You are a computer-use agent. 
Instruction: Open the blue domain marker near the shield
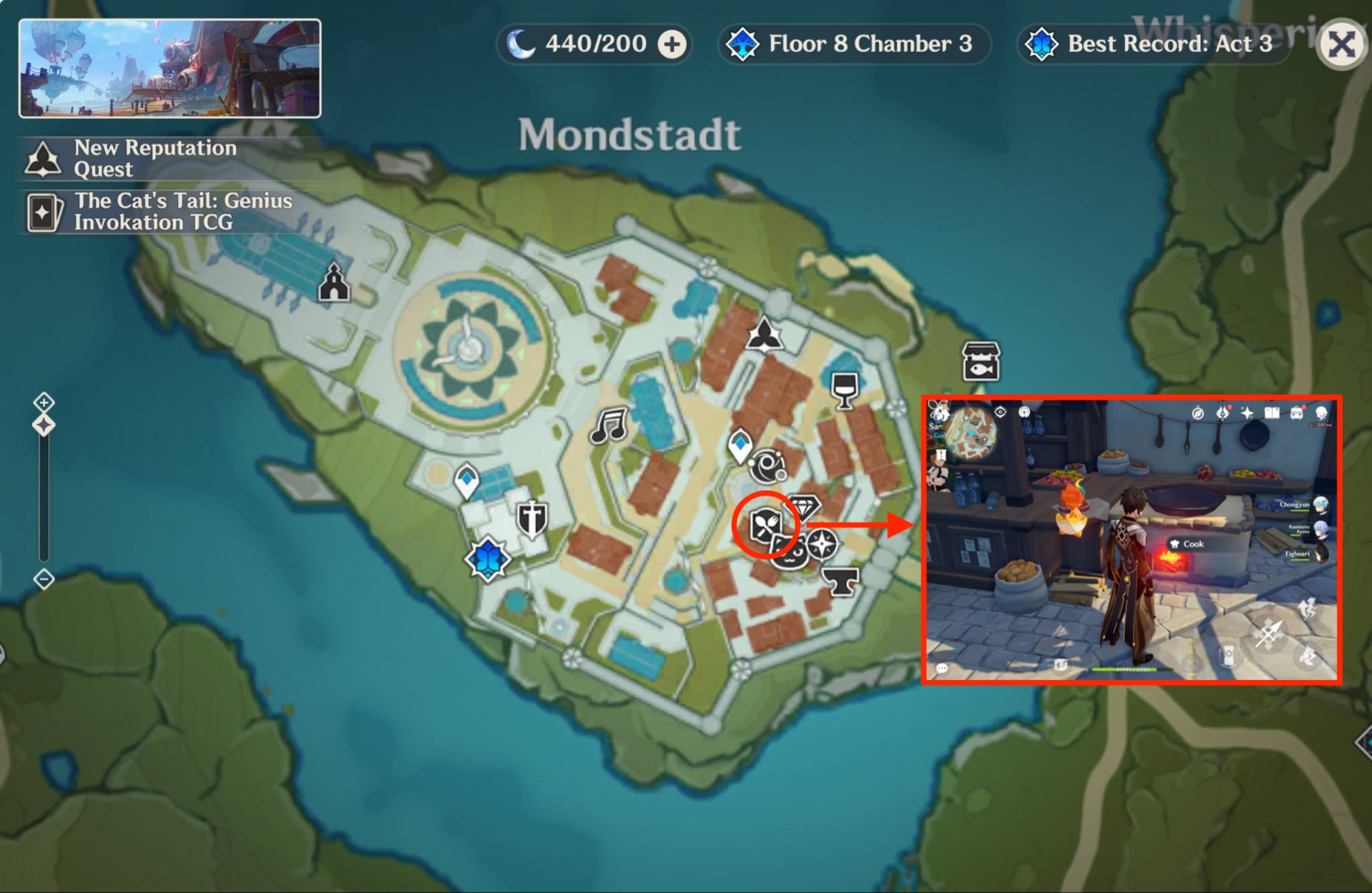coord(488,559)
